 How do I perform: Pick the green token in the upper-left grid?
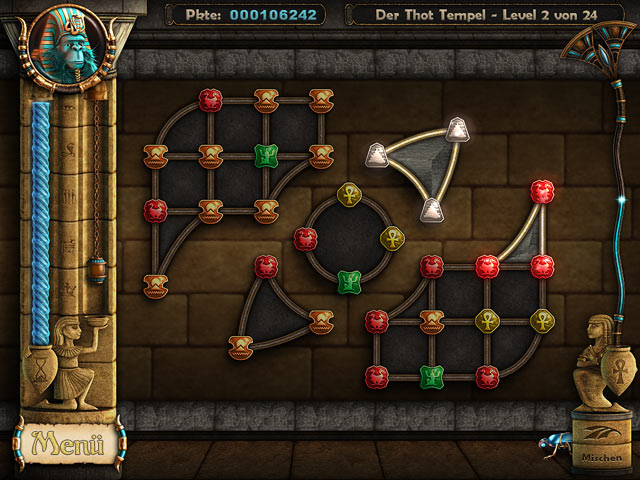pyautogui.click(x=265, y=155)
